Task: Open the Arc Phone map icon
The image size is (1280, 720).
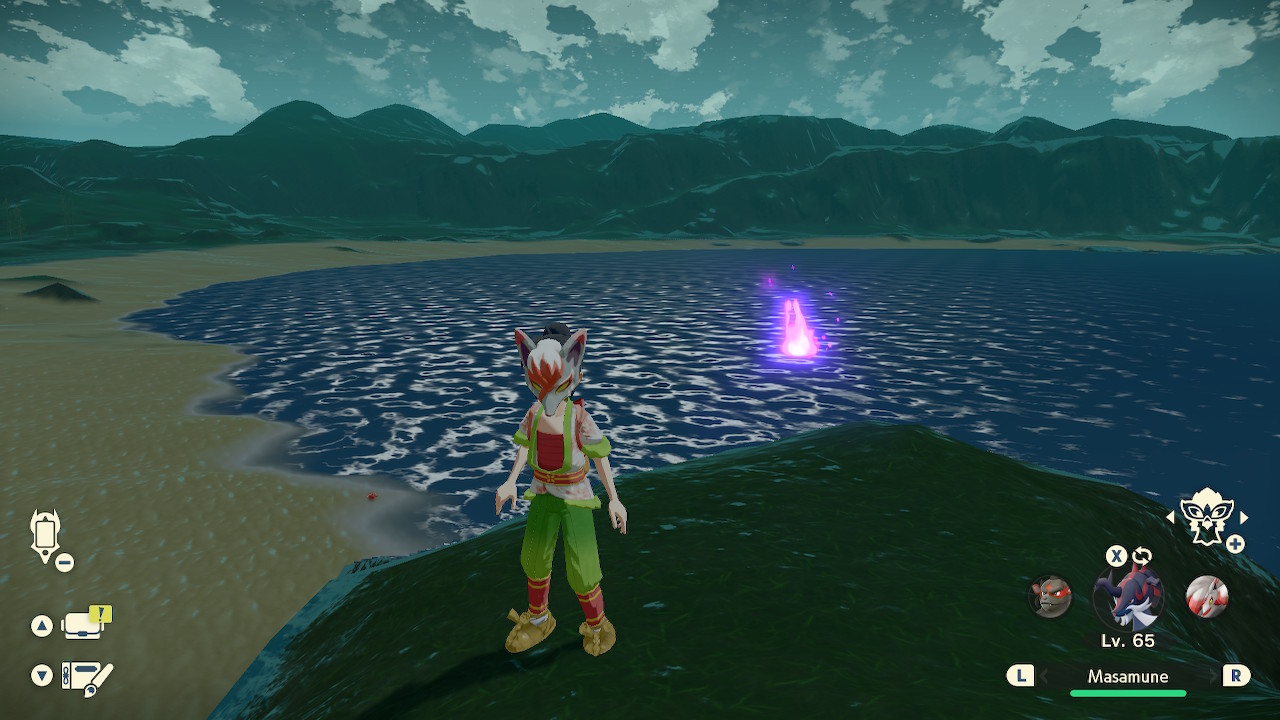Action: [x=46, y=534]
